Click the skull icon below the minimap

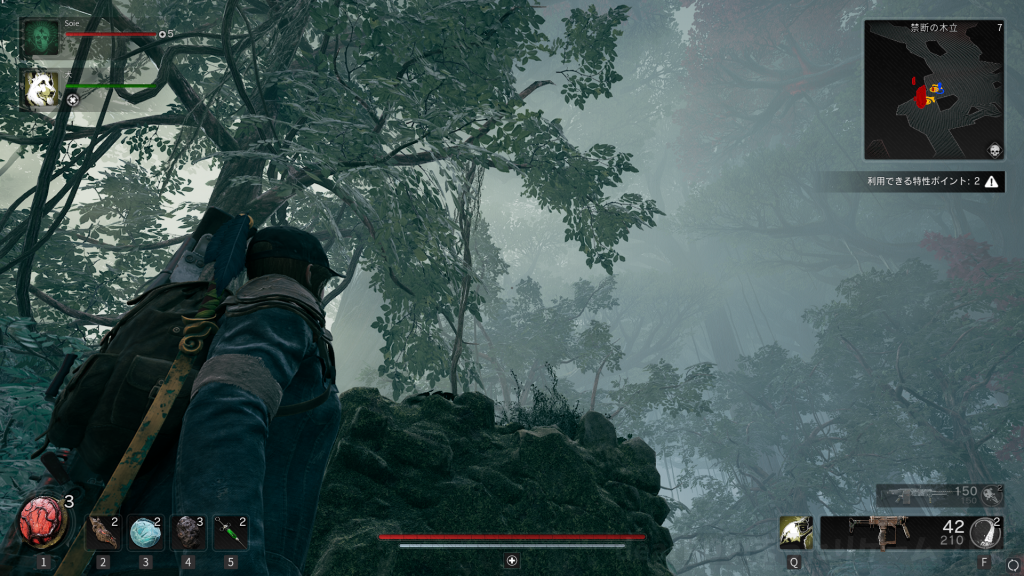994,151
